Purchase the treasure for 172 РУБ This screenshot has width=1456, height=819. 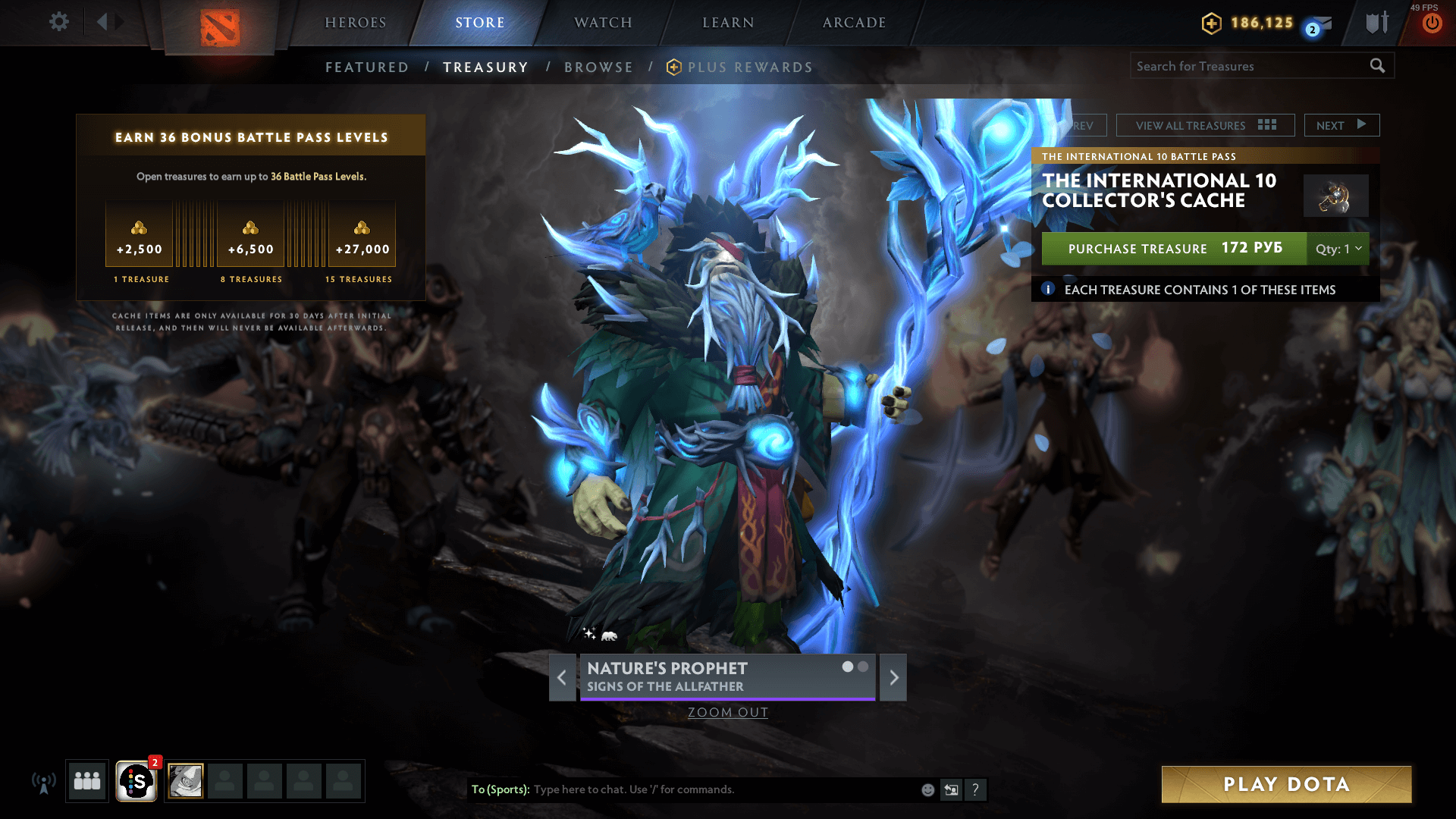pos(1174,249)
